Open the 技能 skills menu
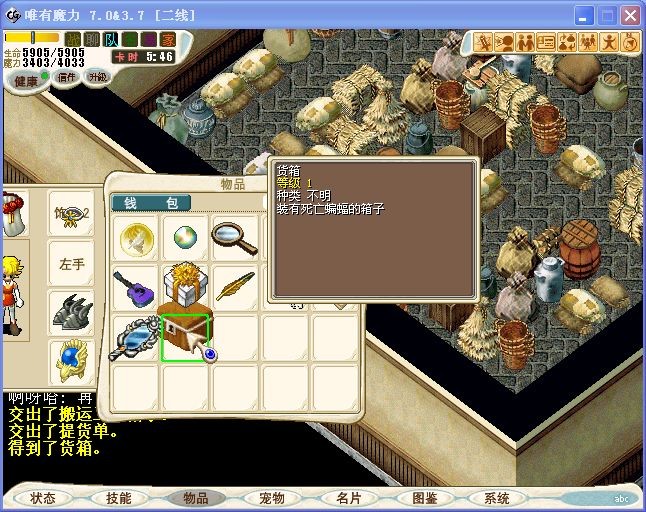 (x=118, y=497)
